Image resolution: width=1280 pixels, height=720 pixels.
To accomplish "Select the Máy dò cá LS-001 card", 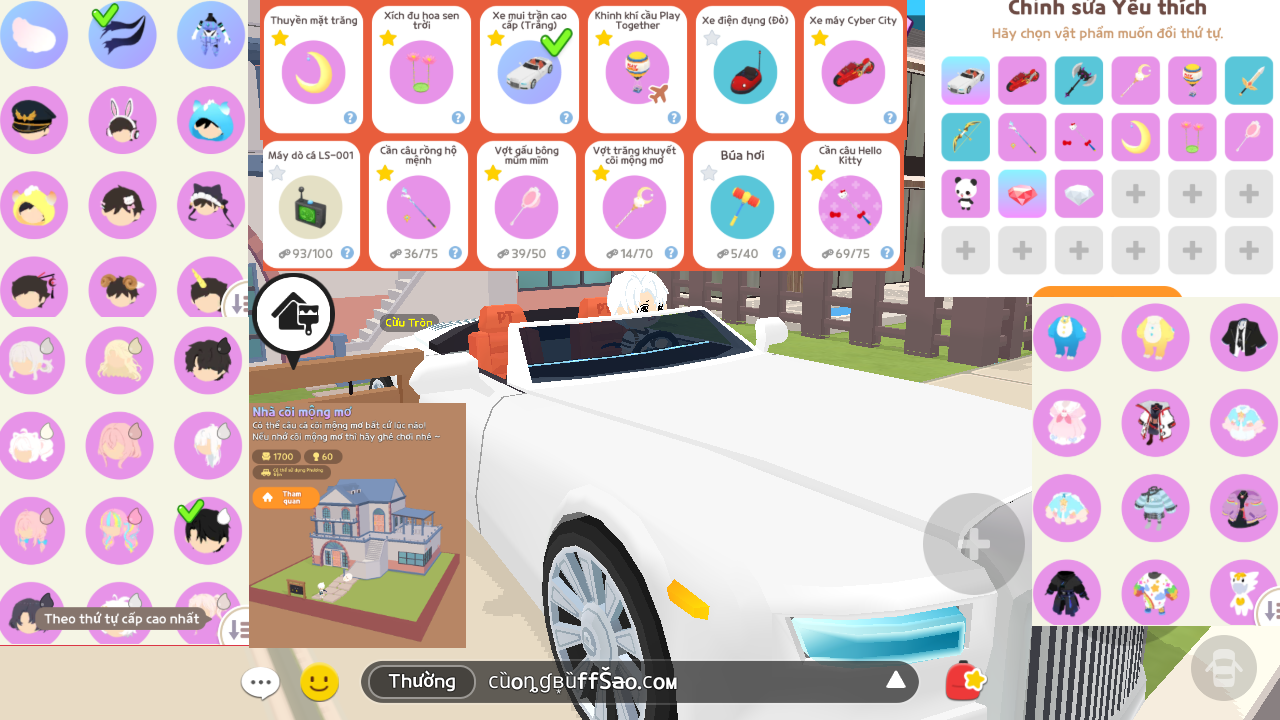I will [310, 206].
